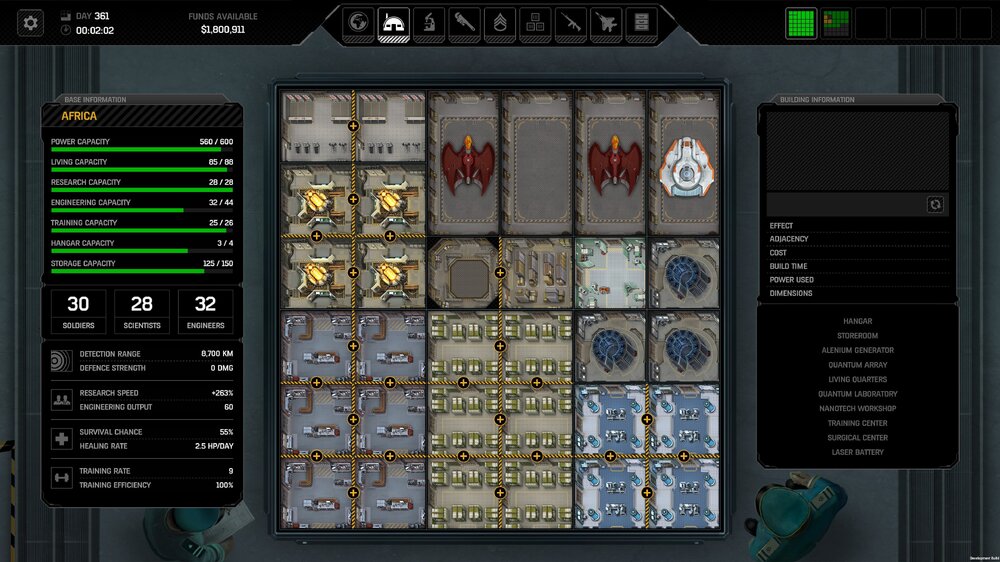
Task: Switch to the globe Geoscape tab
Action: tap(357, 23)
